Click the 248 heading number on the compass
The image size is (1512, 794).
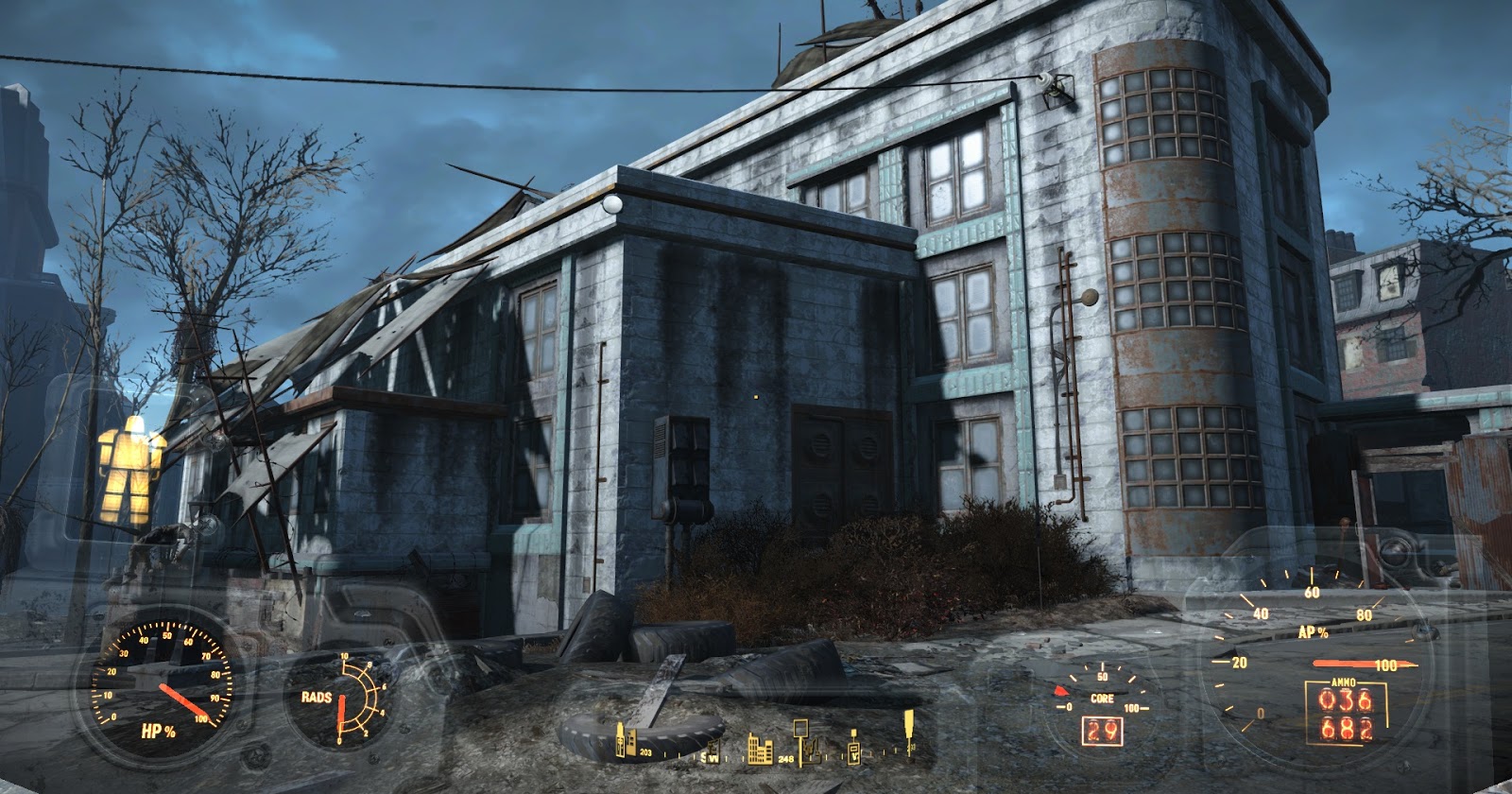tap(785, 759)
